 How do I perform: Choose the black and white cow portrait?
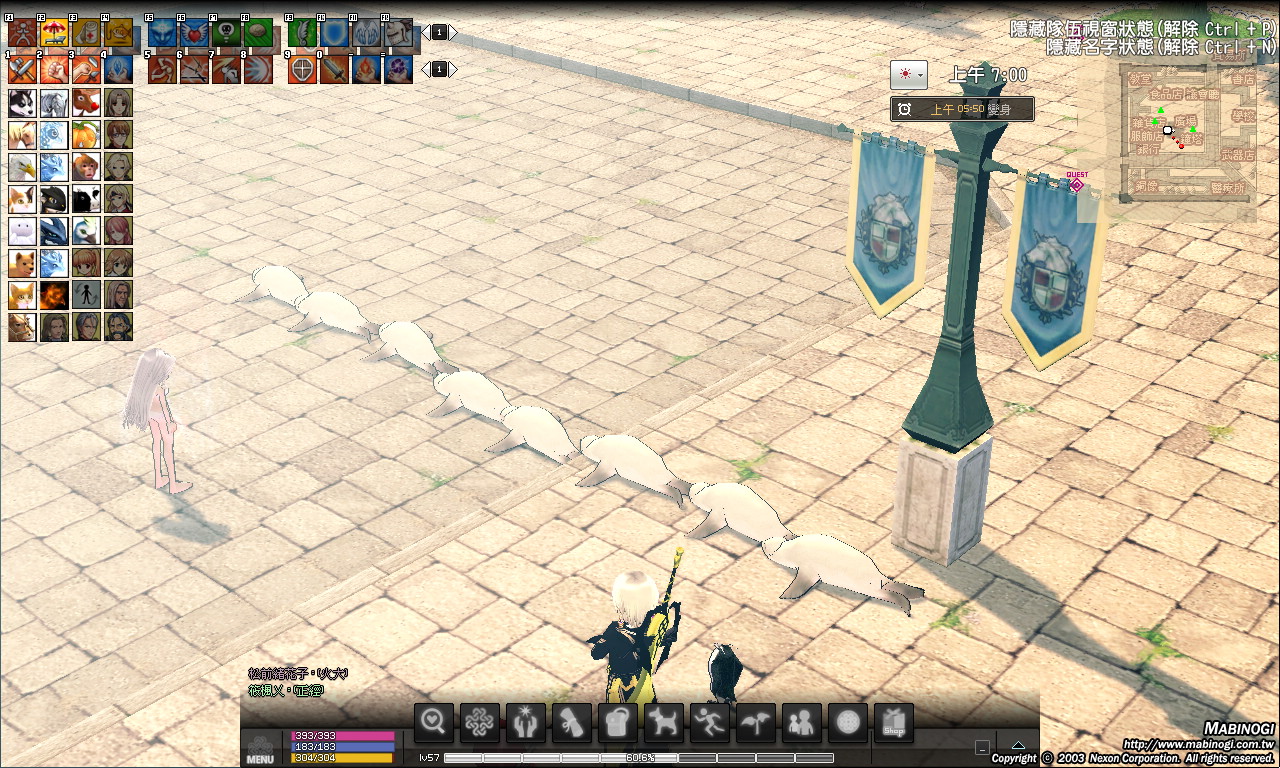[x=86, y=199]
